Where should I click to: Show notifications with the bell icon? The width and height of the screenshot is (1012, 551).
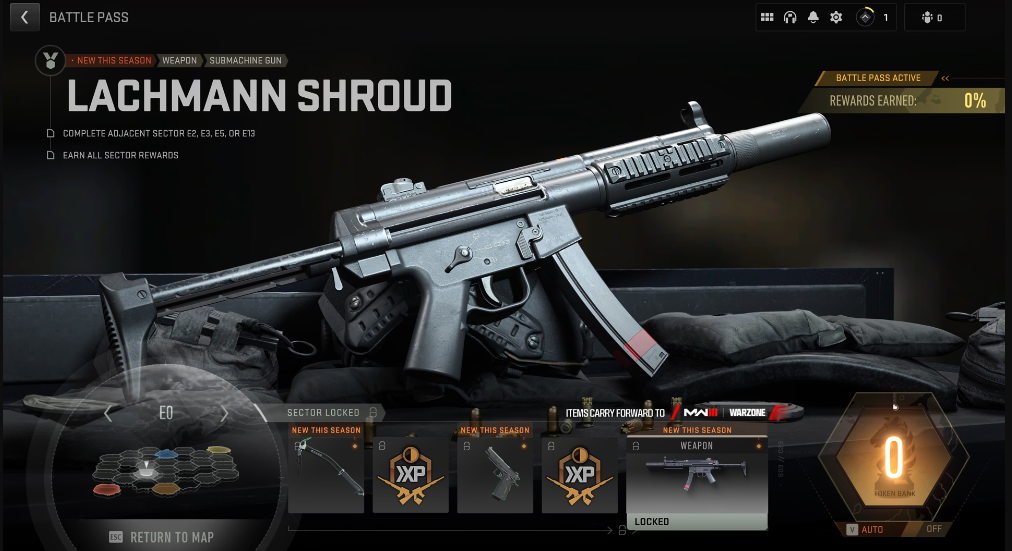[813, 17]
